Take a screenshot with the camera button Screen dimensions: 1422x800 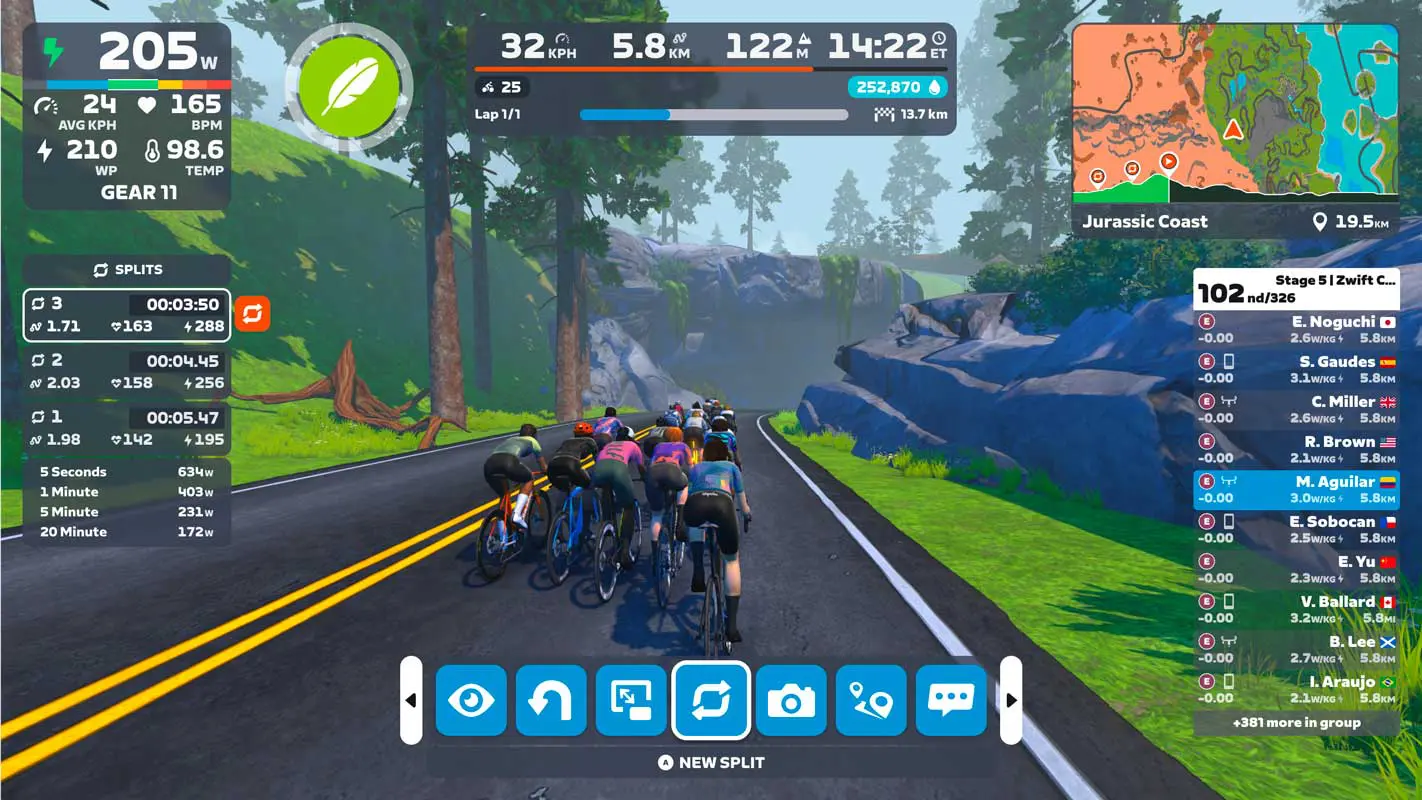point(791,700)
